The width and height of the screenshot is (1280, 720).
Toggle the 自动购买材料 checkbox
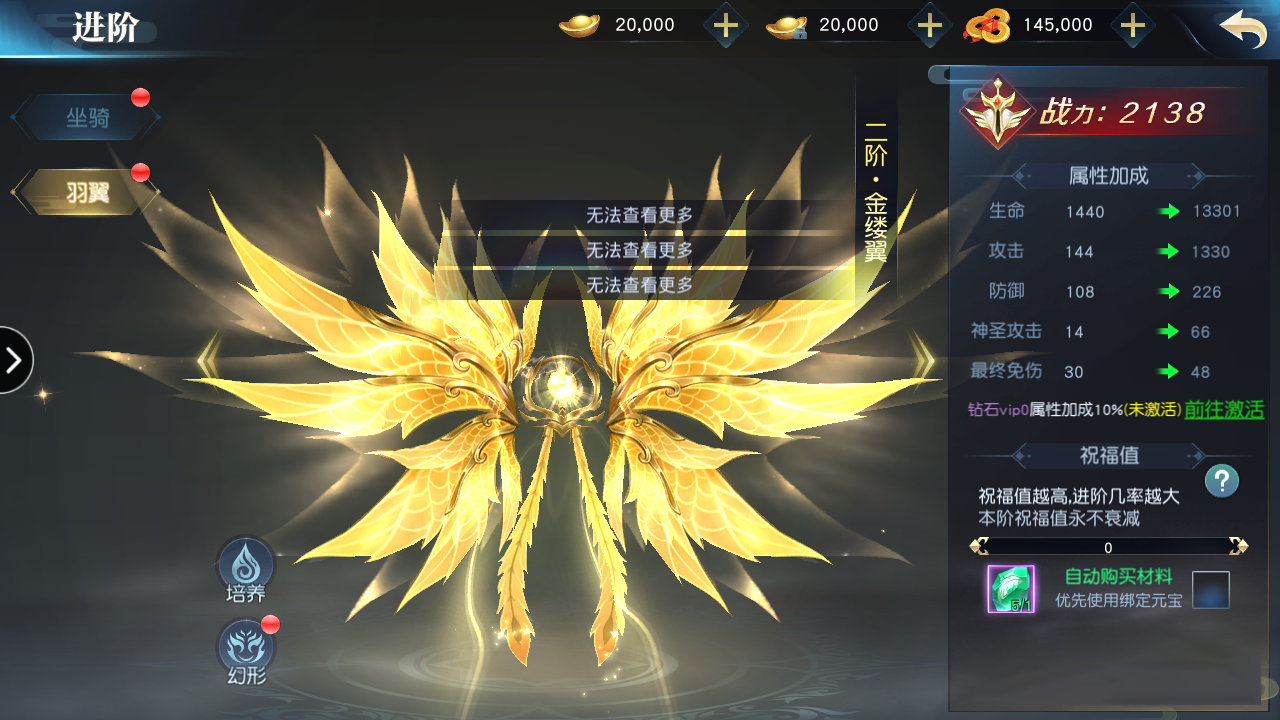pyautogui.click(x=1210, y=590)
